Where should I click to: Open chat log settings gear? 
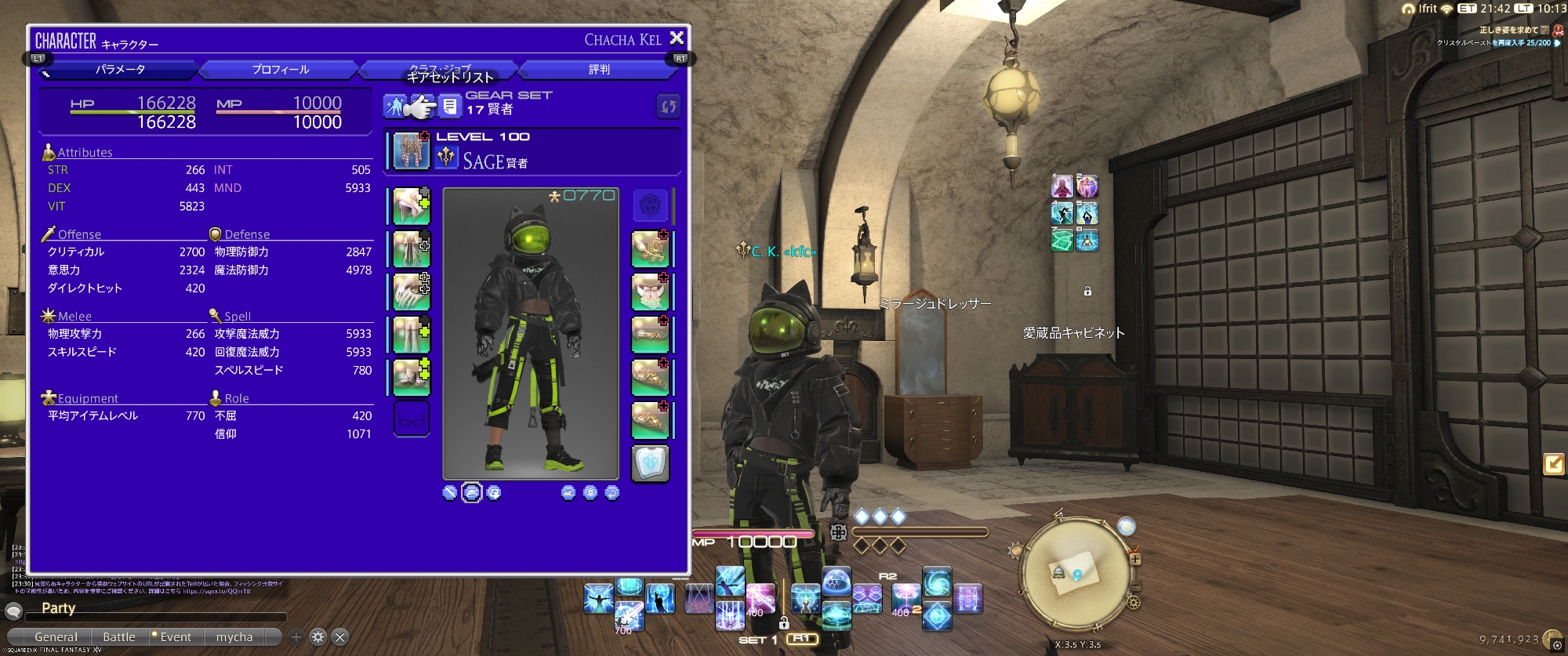click(318, 637)
